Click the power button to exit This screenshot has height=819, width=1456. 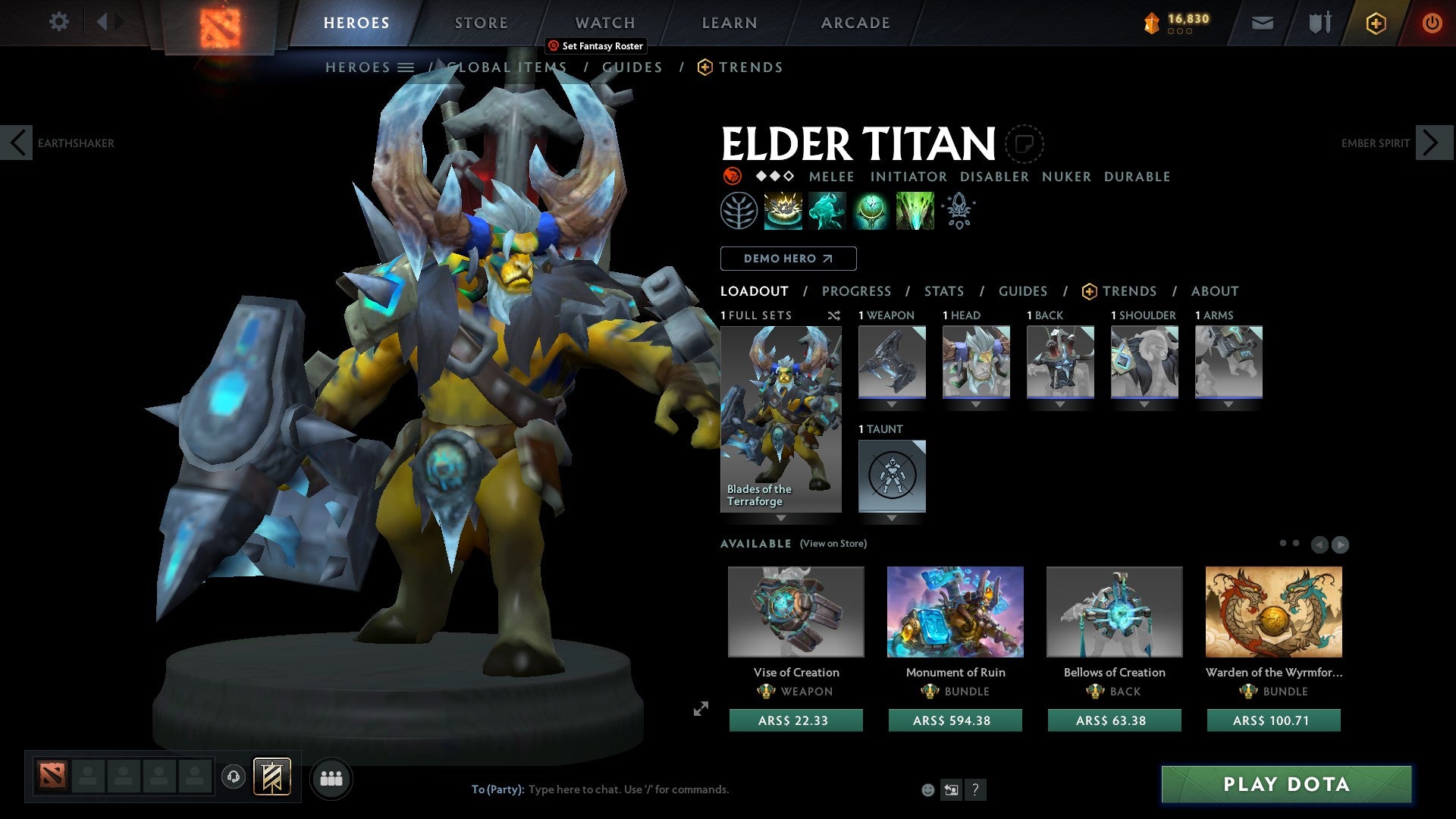[1432, 23]
